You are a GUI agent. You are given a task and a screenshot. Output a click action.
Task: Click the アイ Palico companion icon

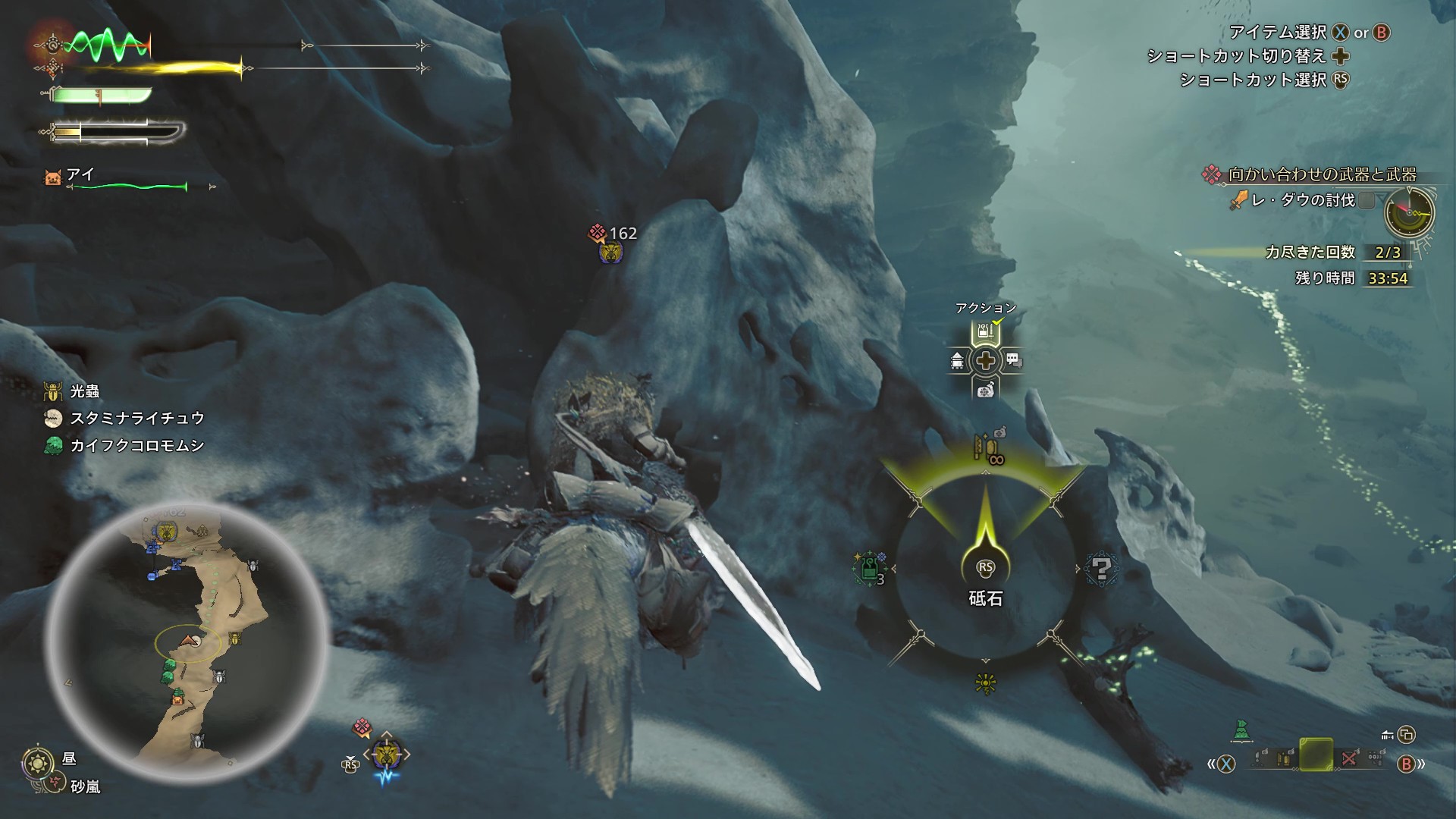53,178
